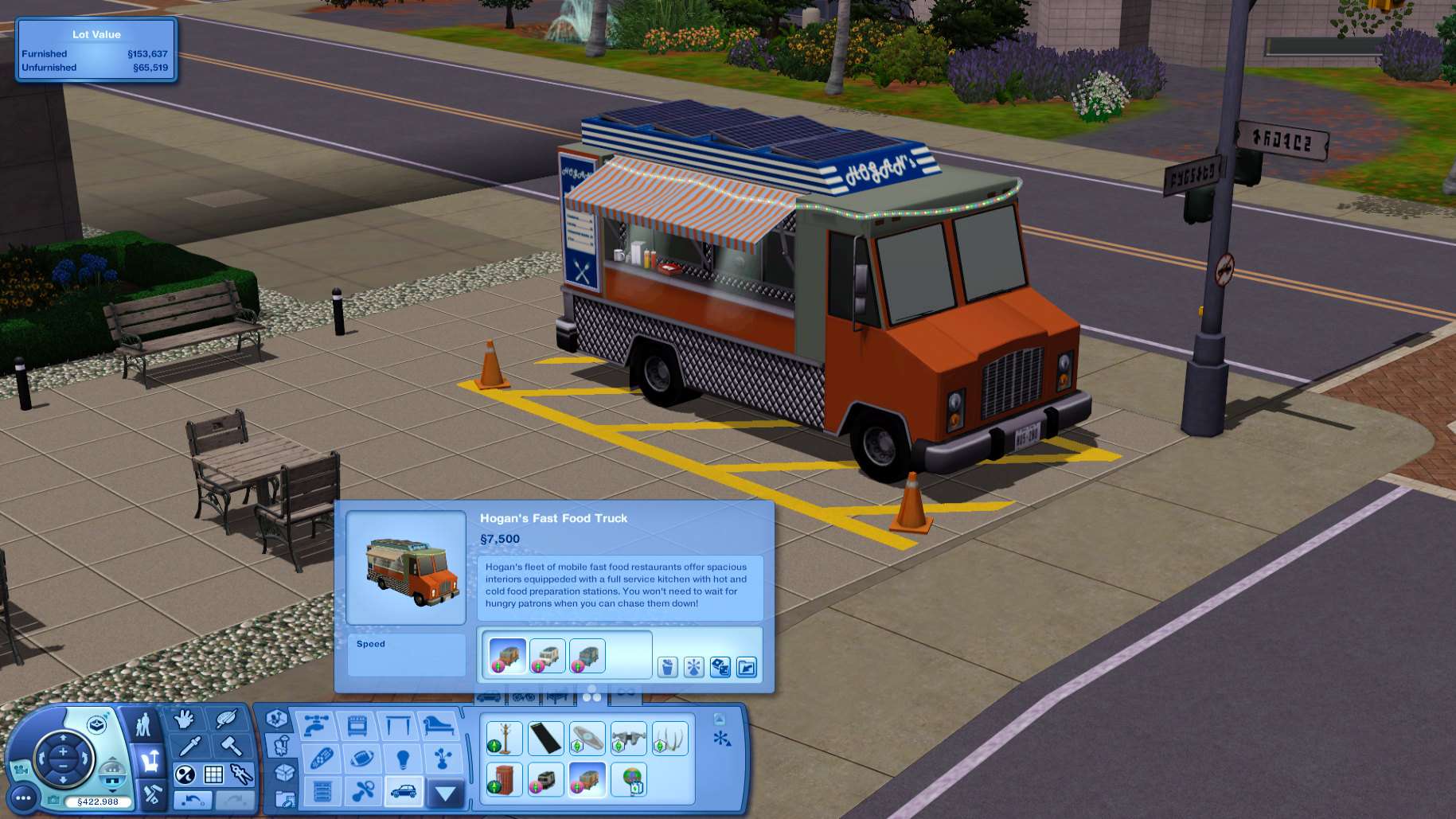Choose the antlers decoration catalog item
1456x819 pixels.
point(669,739)
